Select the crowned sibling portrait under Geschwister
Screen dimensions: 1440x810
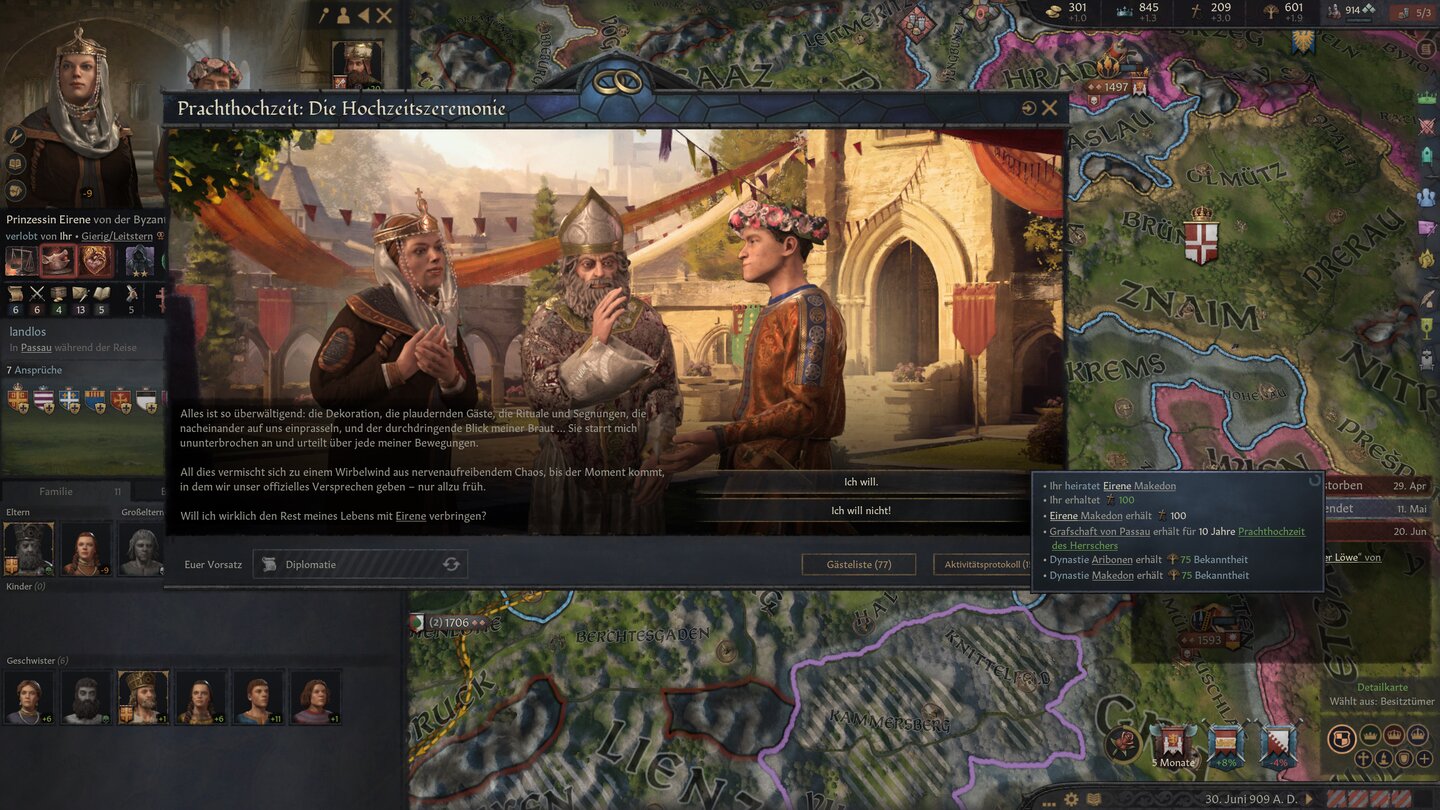click(142, 695)
